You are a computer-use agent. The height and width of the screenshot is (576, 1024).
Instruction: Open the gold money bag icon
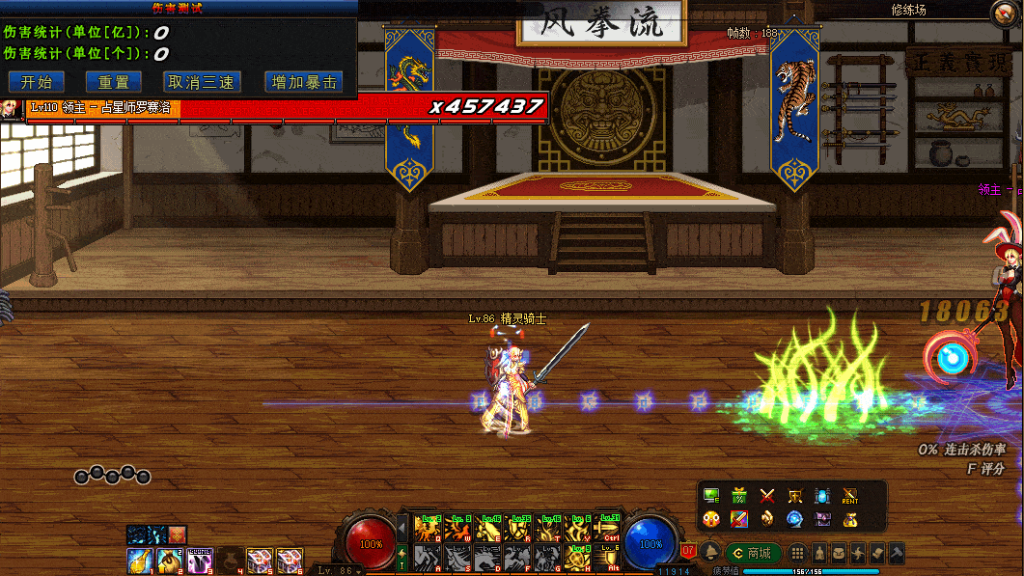click(850, 518)
